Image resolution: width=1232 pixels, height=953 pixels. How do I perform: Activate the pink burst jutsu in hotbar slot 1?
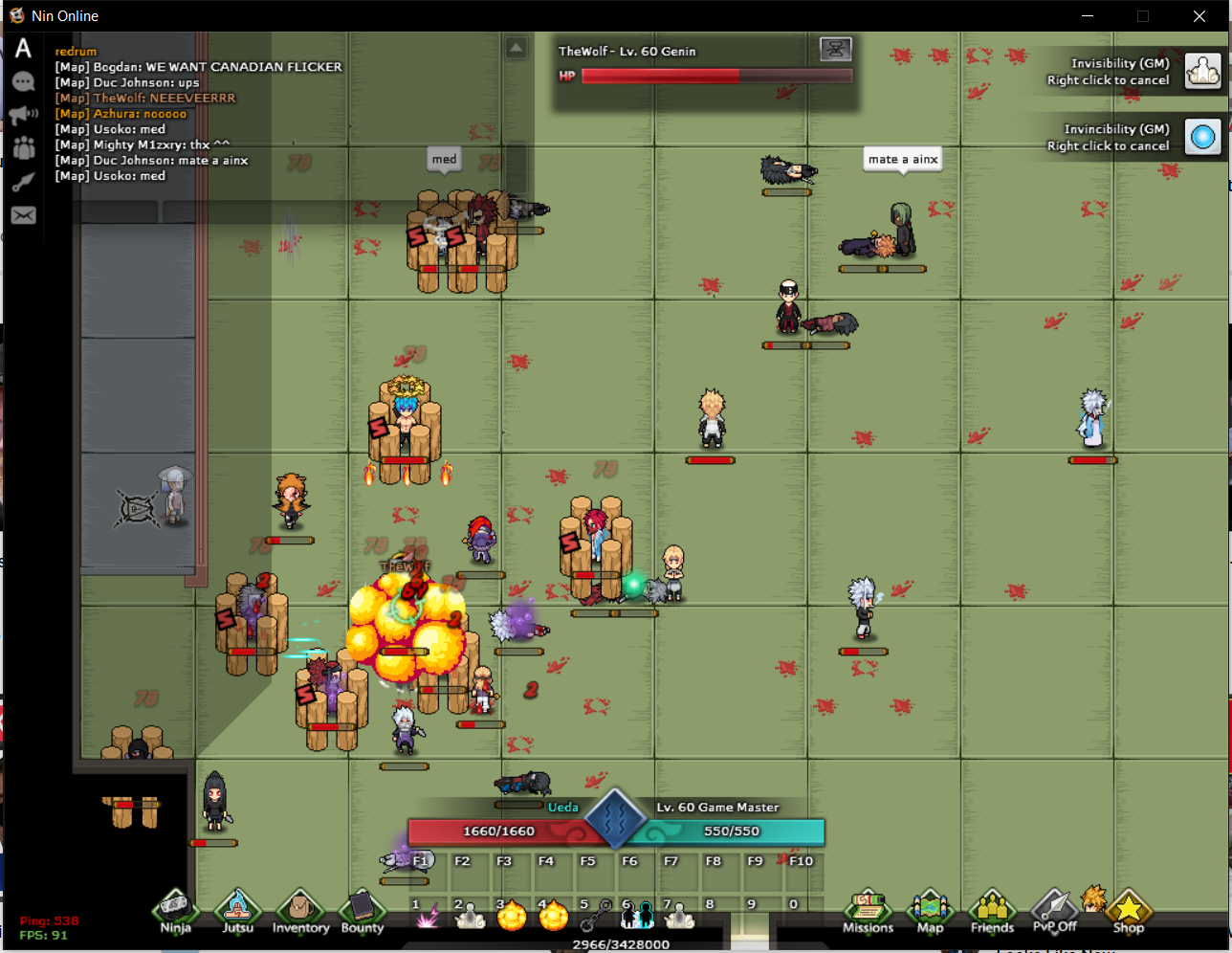coord(428,917)
